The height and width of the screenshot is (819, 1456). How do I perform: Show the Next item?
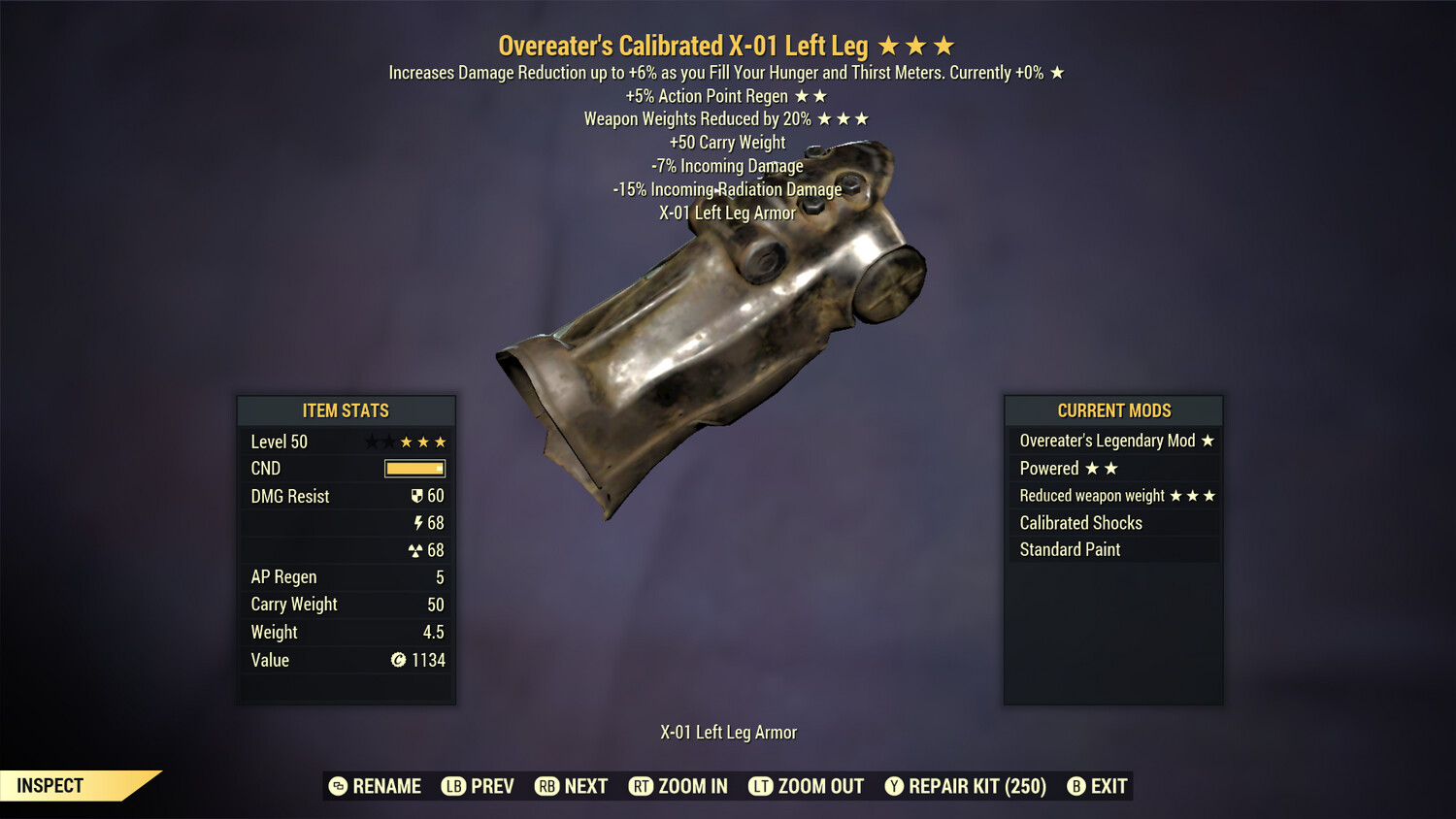(x=572, y=786)
